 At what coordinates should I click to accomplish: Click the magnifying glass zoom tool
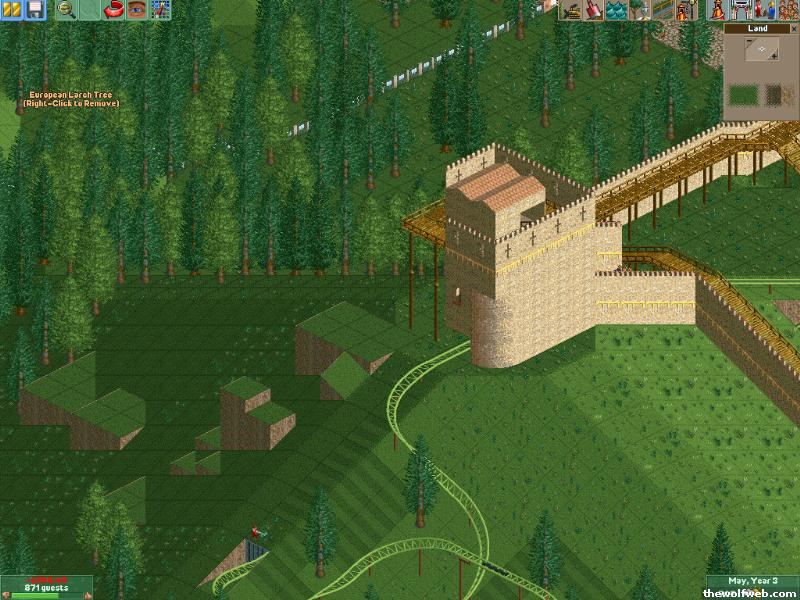67,10
